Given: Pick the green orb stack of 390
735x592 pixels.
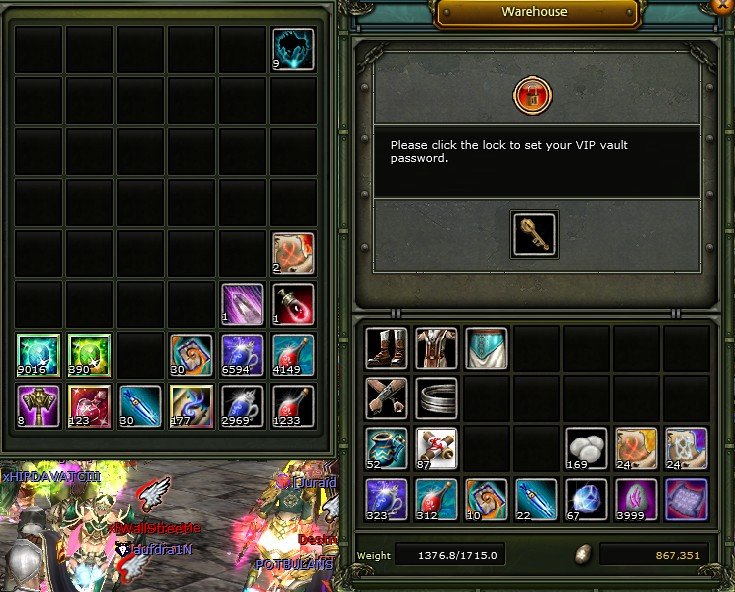Looking at the screenshot, I should 89,355.
